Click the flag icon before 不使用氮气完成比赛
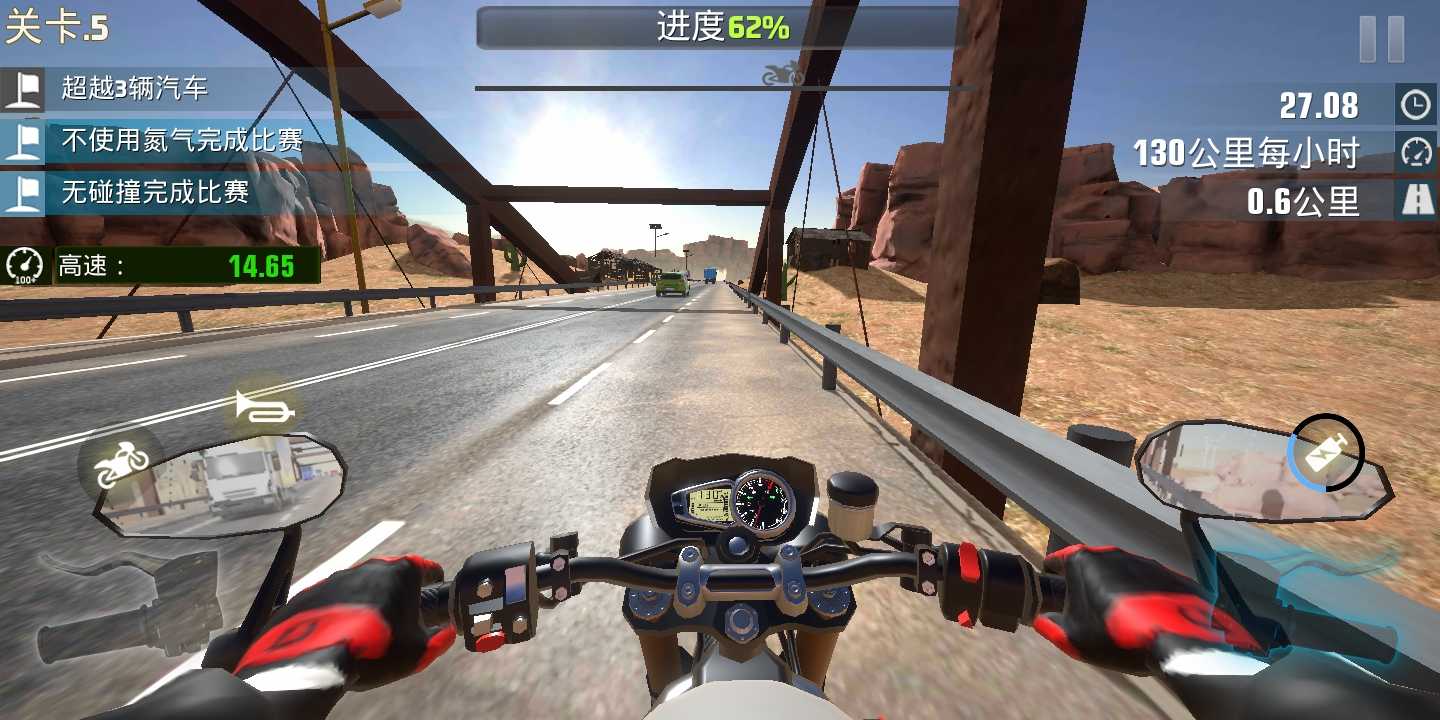The height and width of the screenshot is (720, 1440). point(26,140)
